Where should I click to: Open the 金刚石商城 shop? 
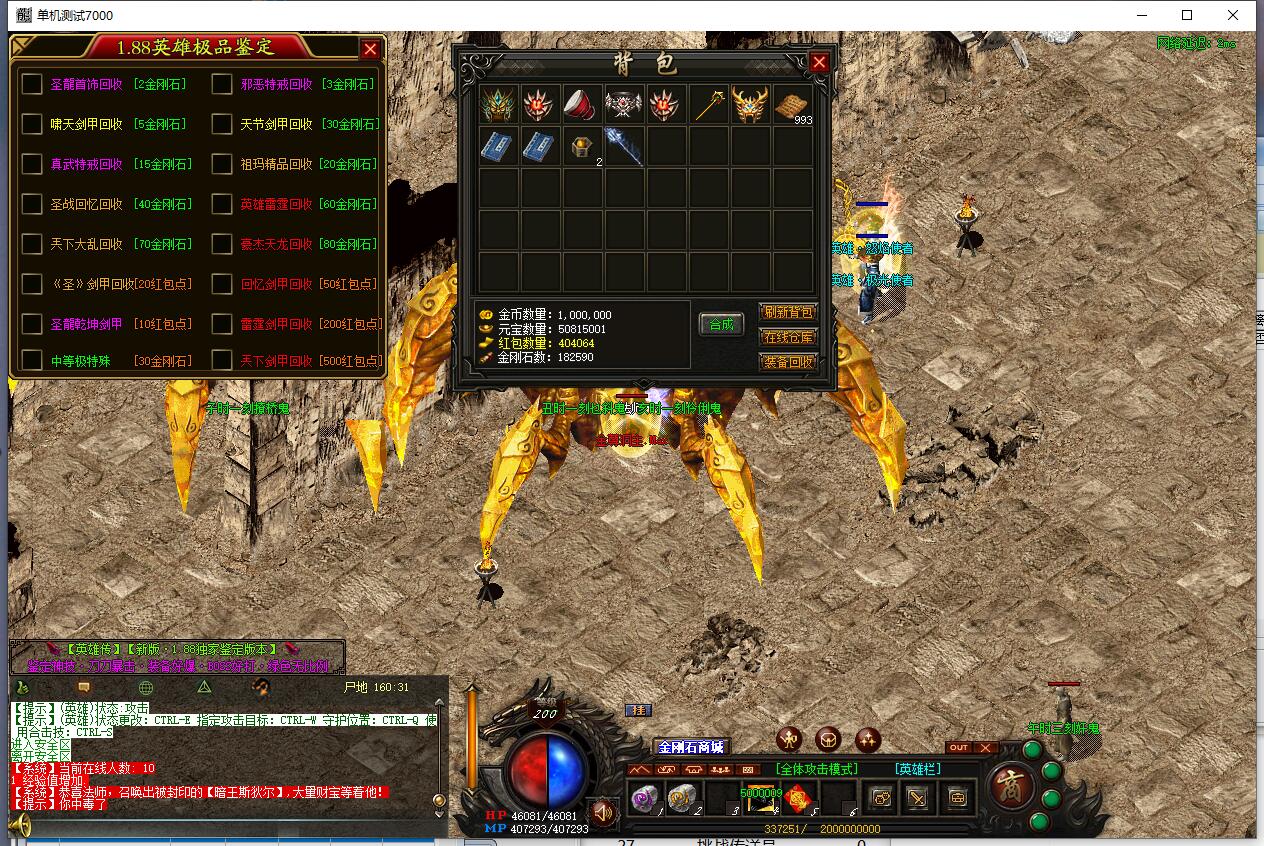click(x=690, y=747)
